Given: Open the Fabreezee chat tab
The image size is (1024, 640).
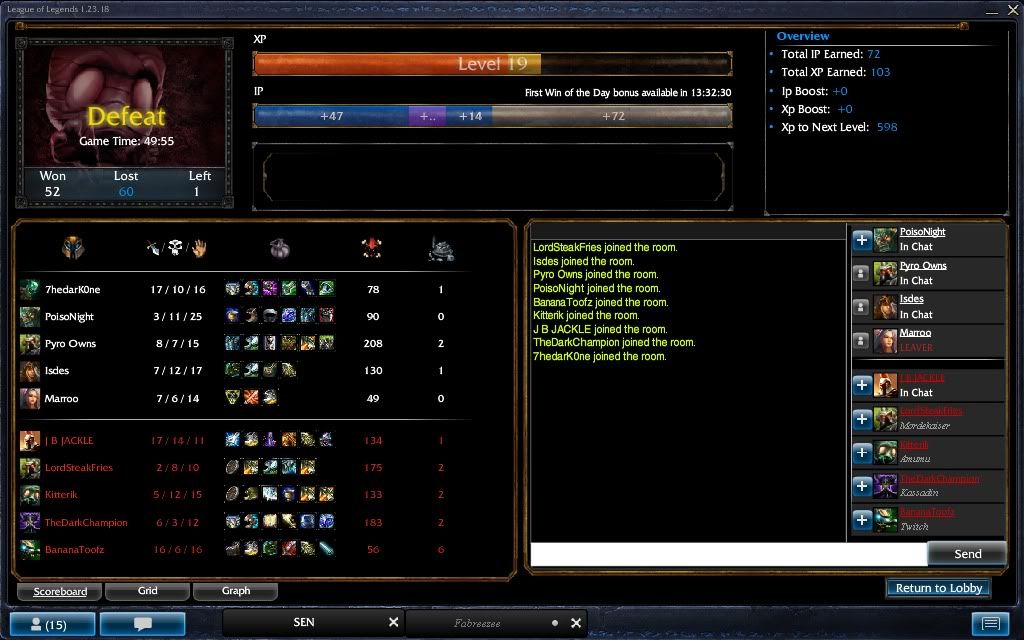Looking at the screenshot, I should (478, 623).
